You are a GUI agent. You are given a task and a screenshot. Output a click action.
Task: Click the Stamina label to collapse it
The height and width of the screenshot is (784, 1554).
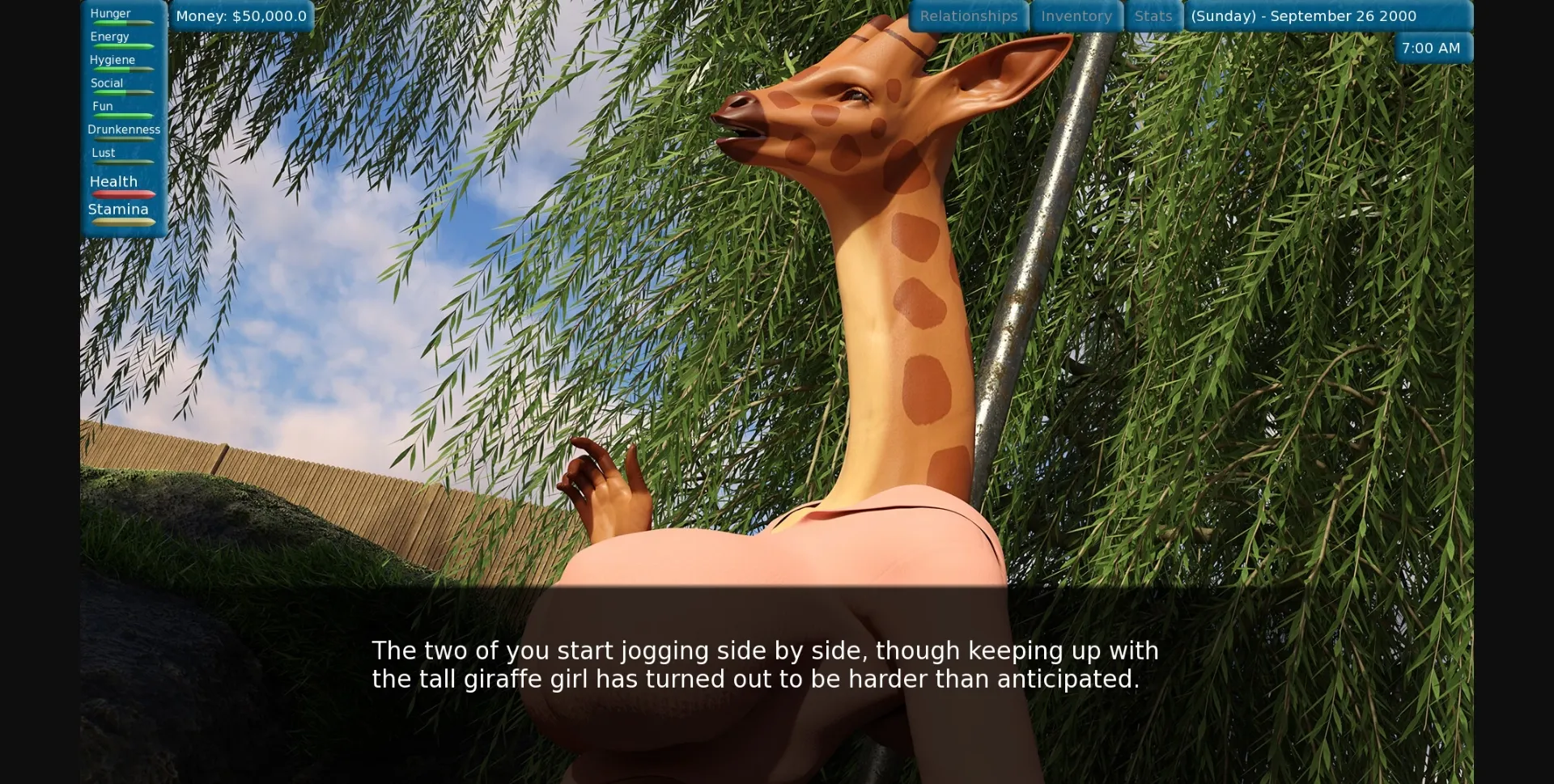click(118, 209)
